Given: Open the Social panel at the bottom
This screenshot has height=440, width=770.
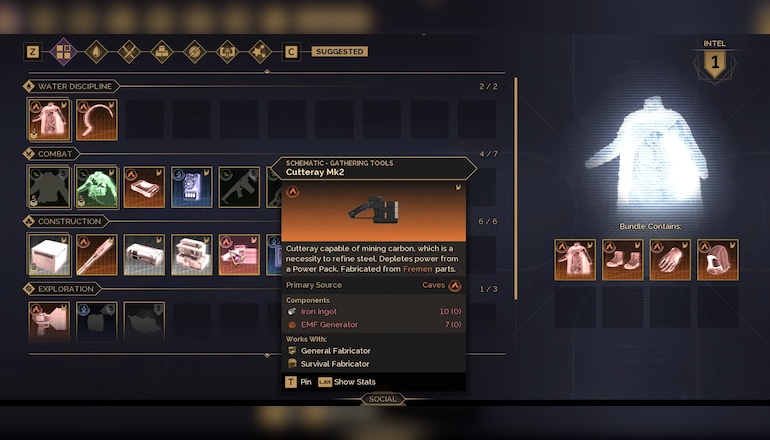Looking at the screenshot, I should [383, 399].
